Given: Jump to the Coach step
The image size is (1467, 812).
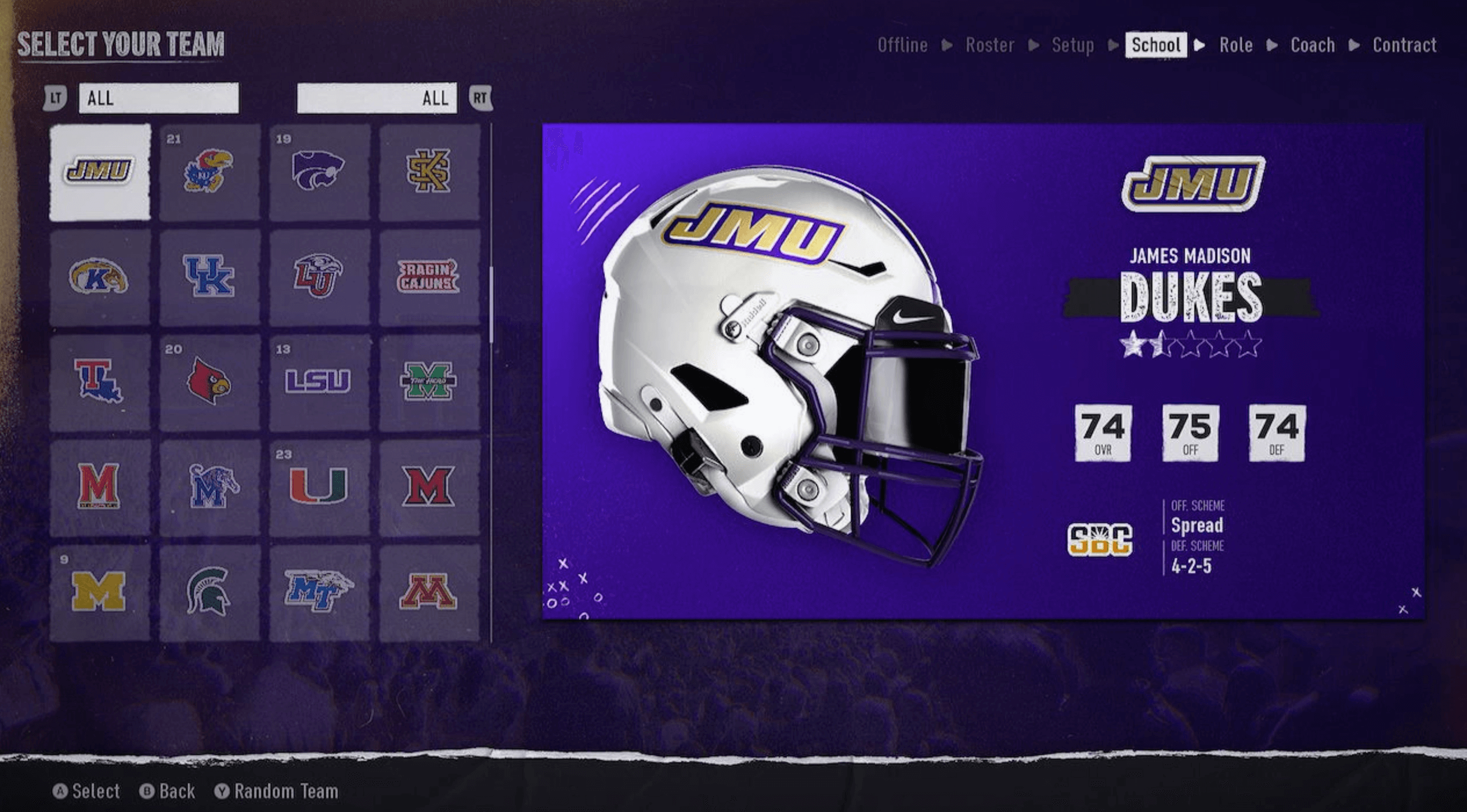Looking at the screenshot, I should [1312, 45].
